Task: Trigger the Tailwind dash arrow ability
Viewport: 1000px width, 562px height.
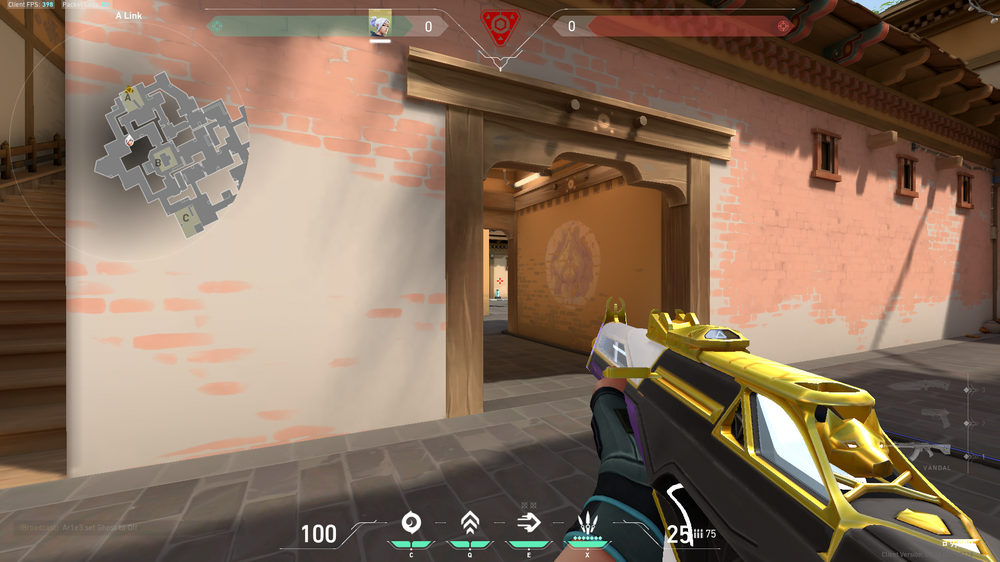Action: click(x=527, y=522)
